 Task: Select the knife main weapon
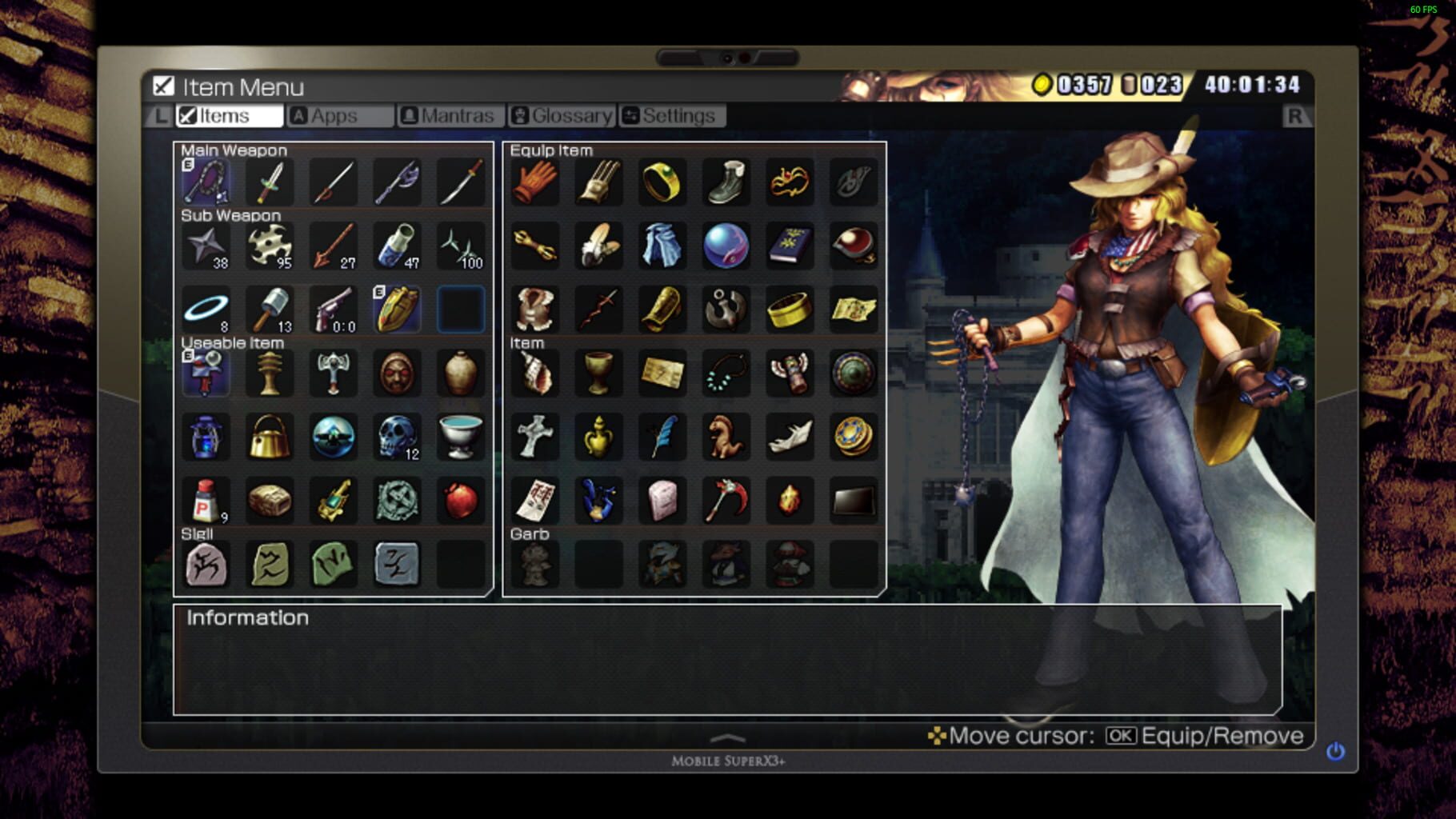[270, 182]
